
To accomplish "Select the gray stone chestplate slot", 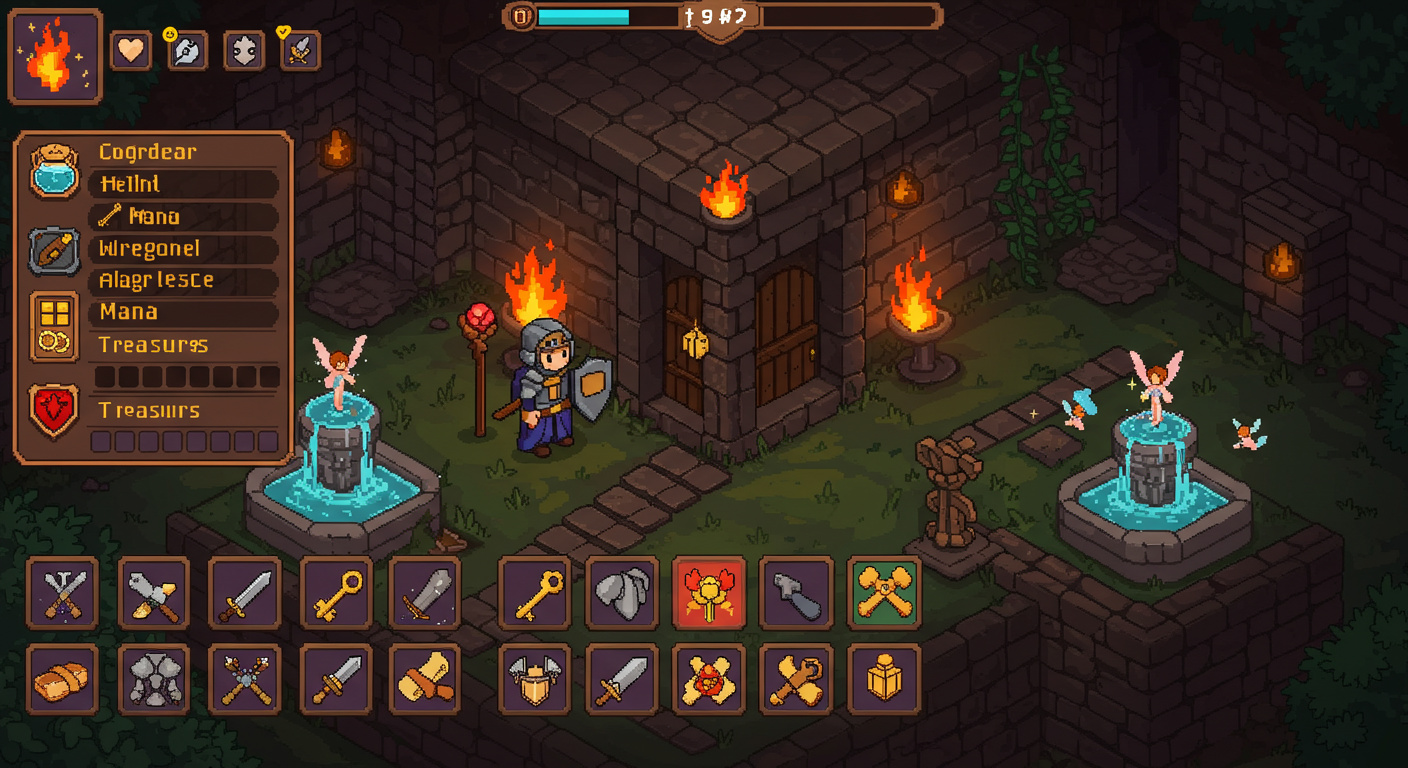I will tap(153, 680).
